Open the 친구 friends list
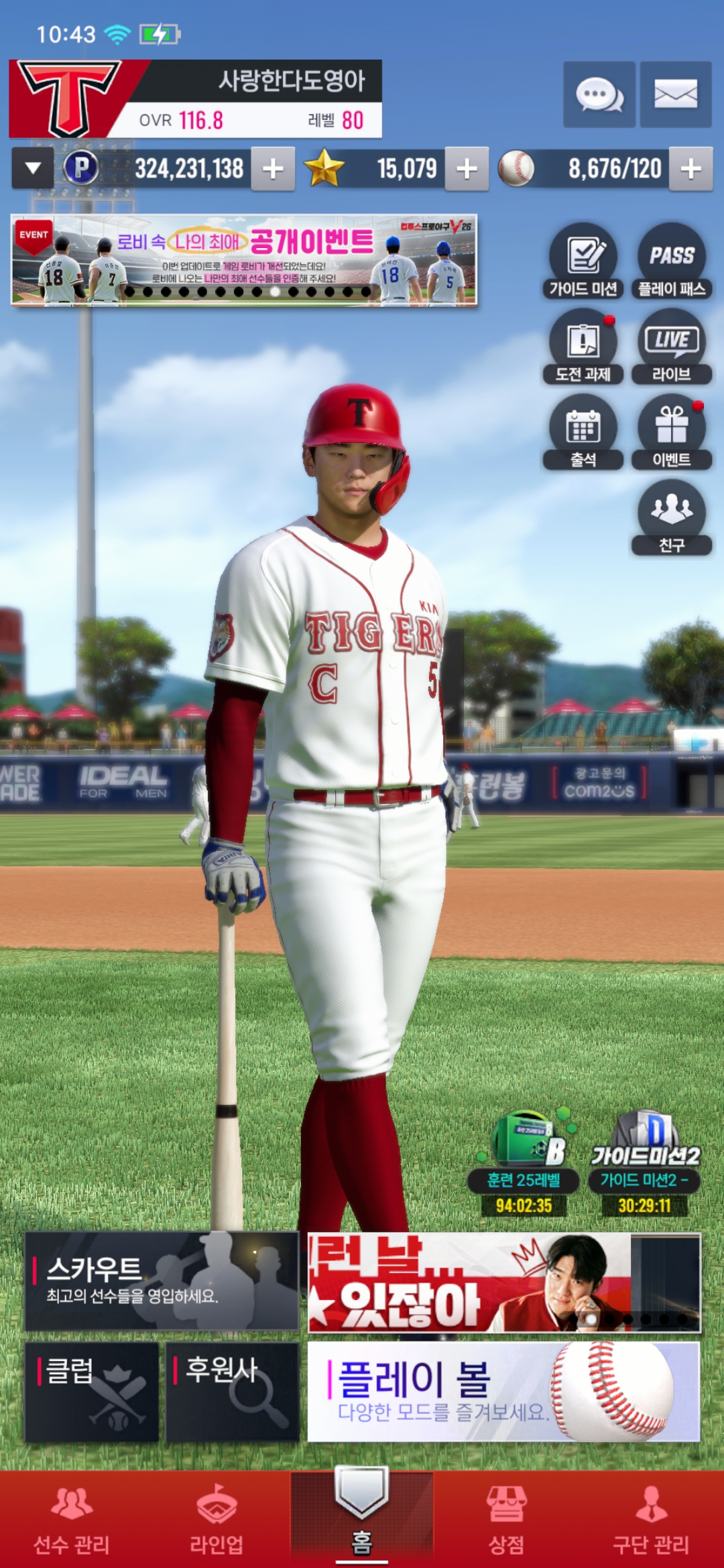This screenshot has width=724, height=1568. click(672, 517)
